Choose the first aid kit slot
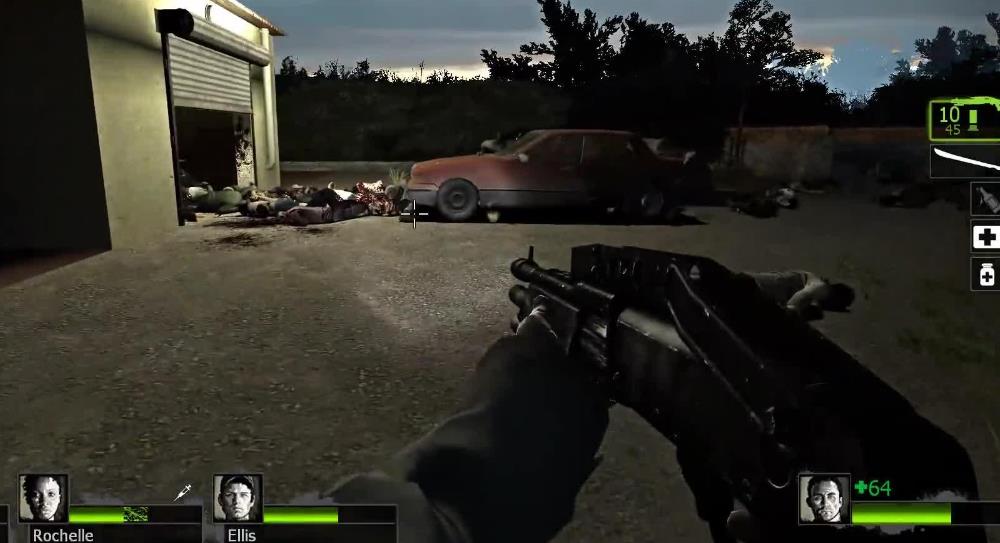Screen dimensions: 1000x543 [985, 236]
